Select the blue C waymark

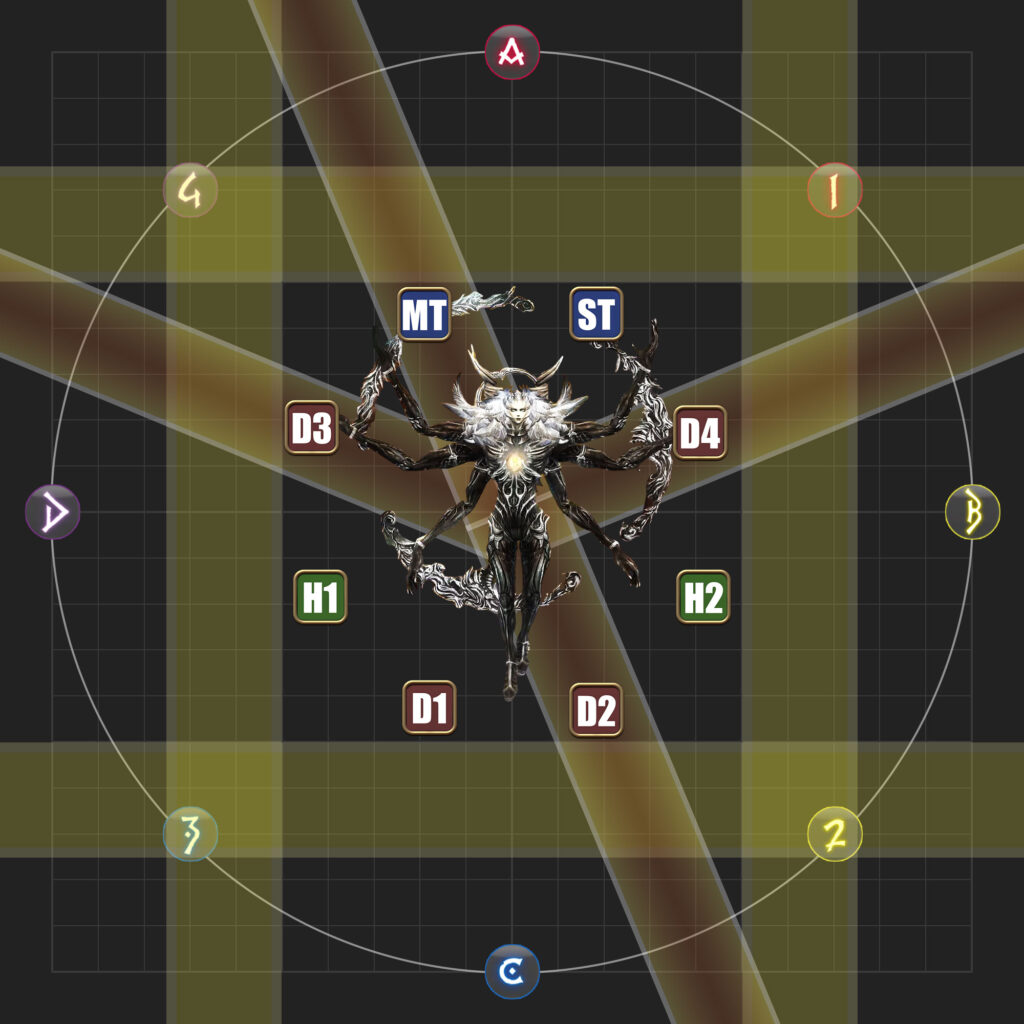click(512, 971)
